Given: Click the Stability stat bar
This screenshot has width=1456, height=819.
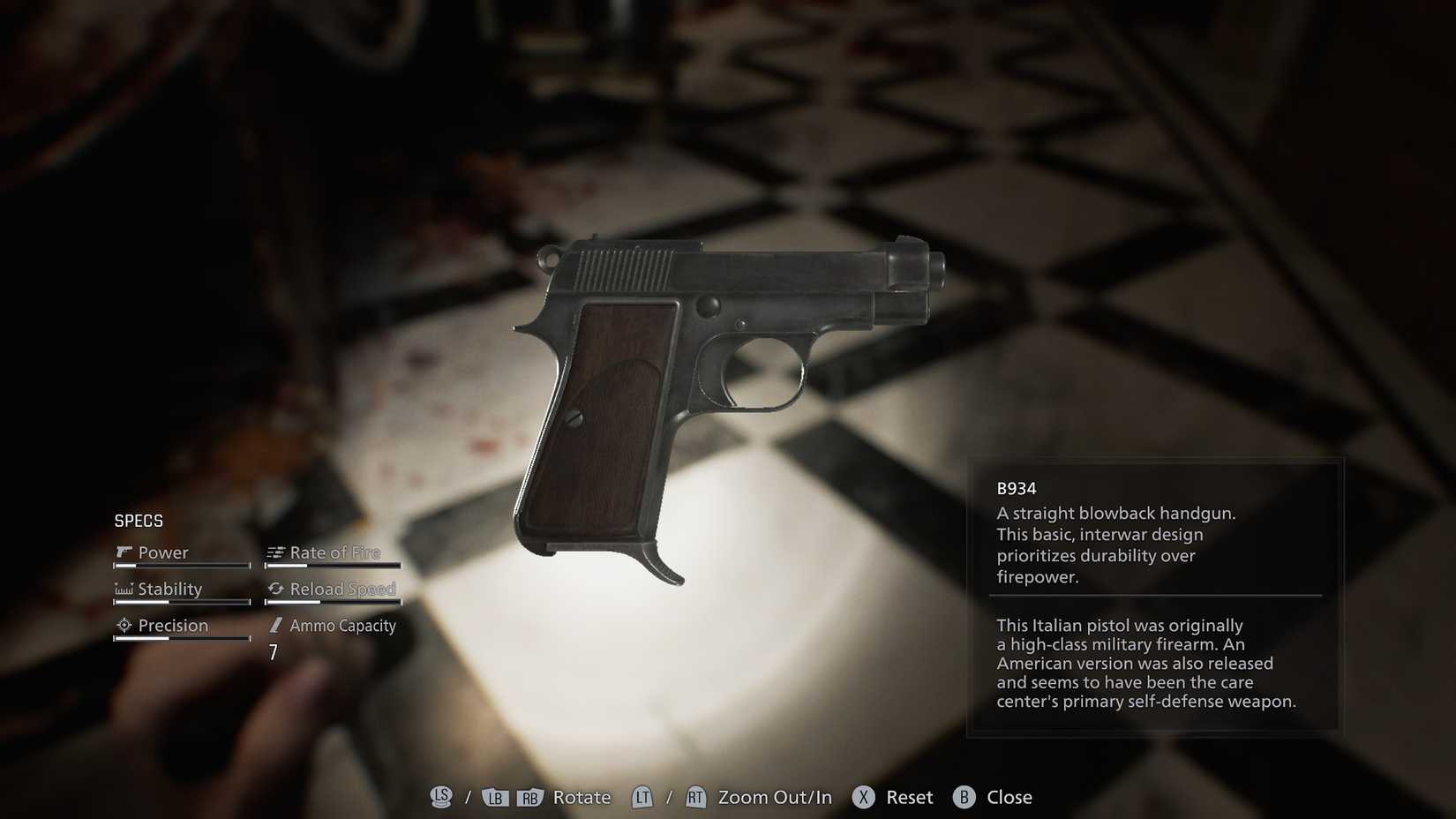Looking at the screenshot, I should [181, 603].
